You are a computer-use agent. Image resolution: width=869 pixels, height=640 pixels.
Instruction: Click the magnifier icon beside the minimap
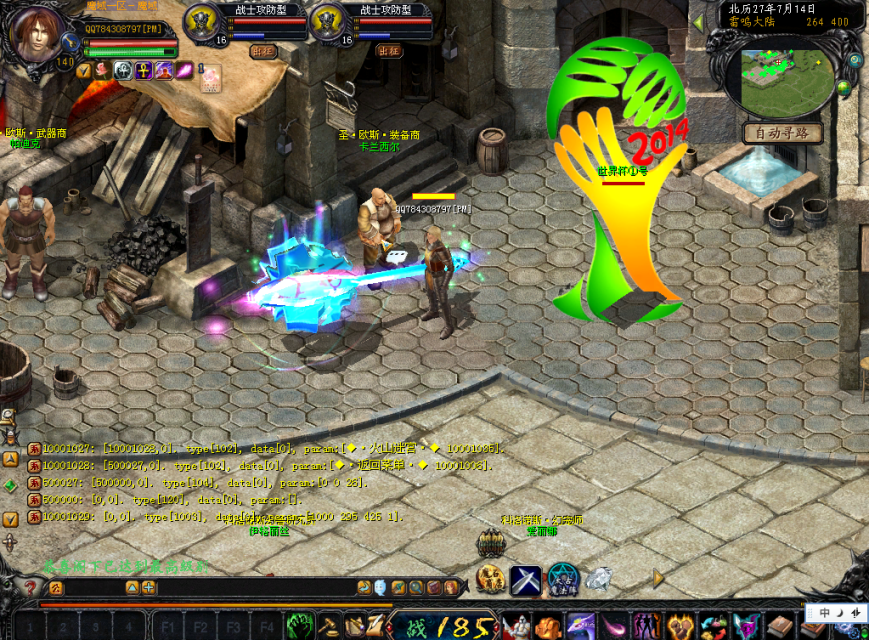pyautogui.click(x=855, y=60)
